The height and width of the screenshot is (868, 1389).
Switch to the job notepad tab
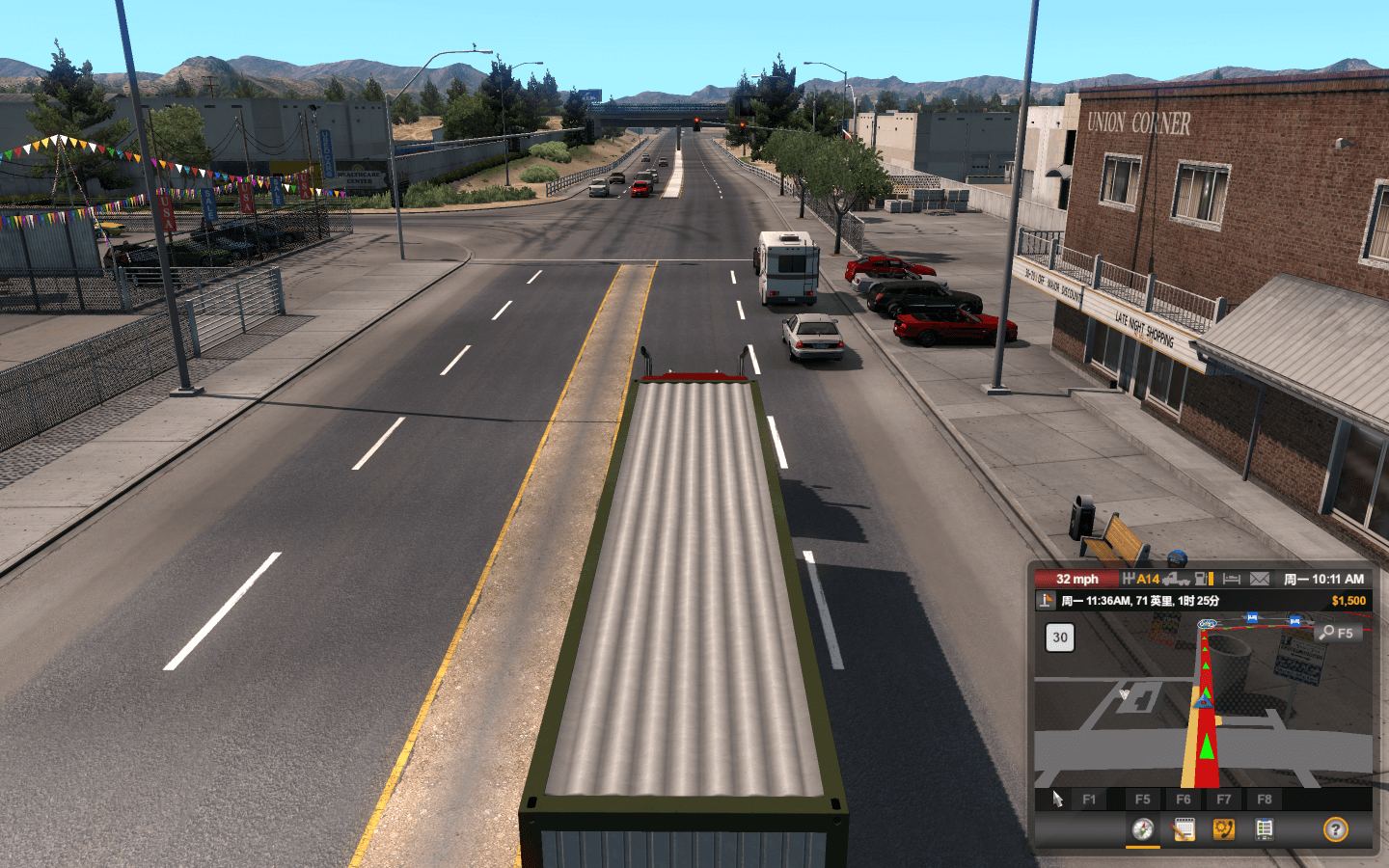tap(1184, 829)
